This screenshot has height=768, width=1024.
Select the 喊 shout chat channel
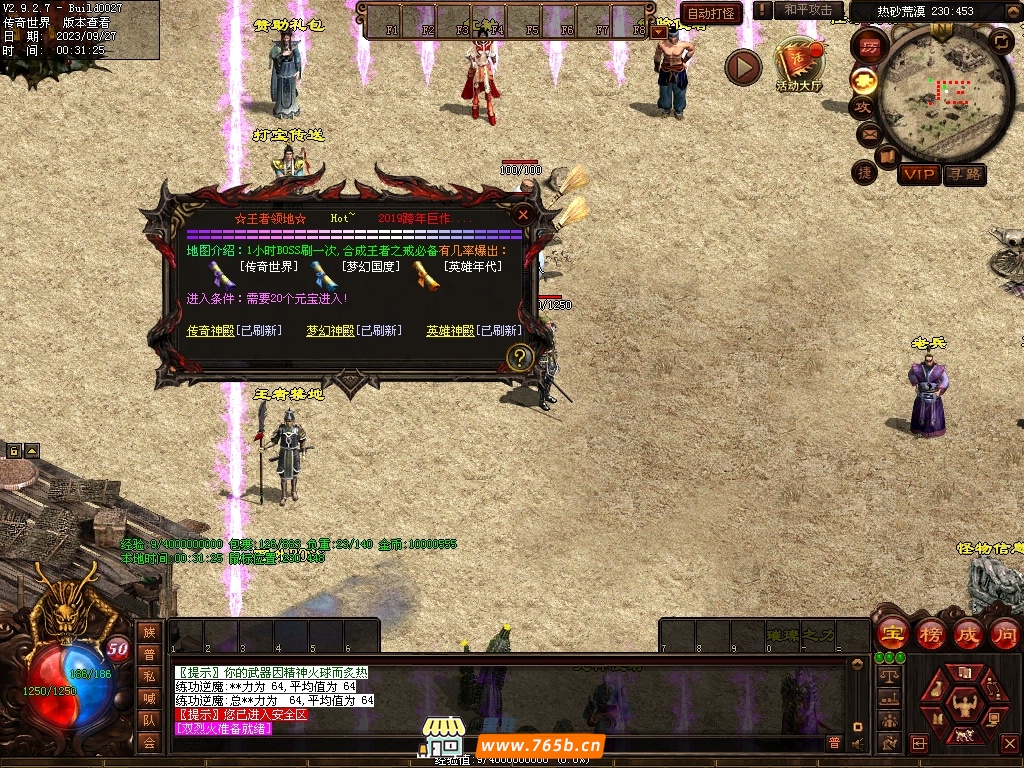149,698
